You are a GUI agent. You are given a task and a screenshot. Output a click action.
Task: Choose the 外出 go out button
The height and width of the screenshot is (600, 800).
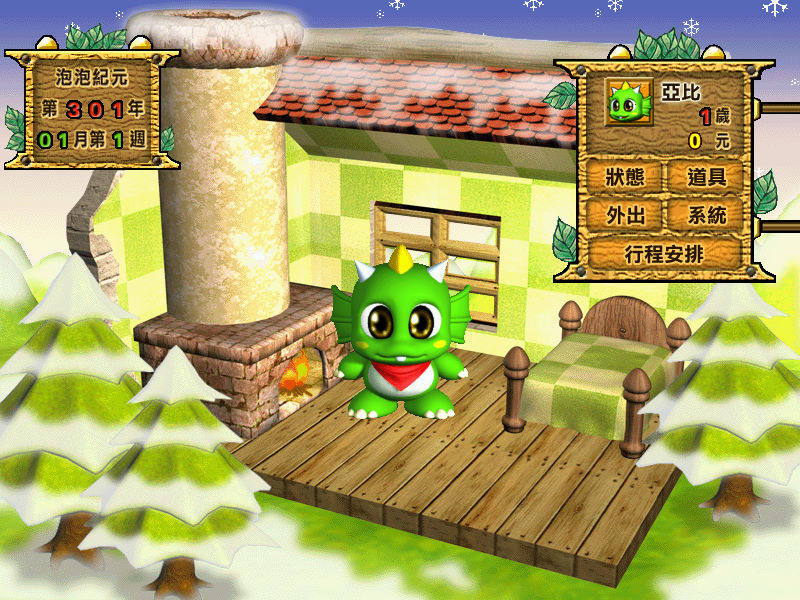(x=620, y=214)
